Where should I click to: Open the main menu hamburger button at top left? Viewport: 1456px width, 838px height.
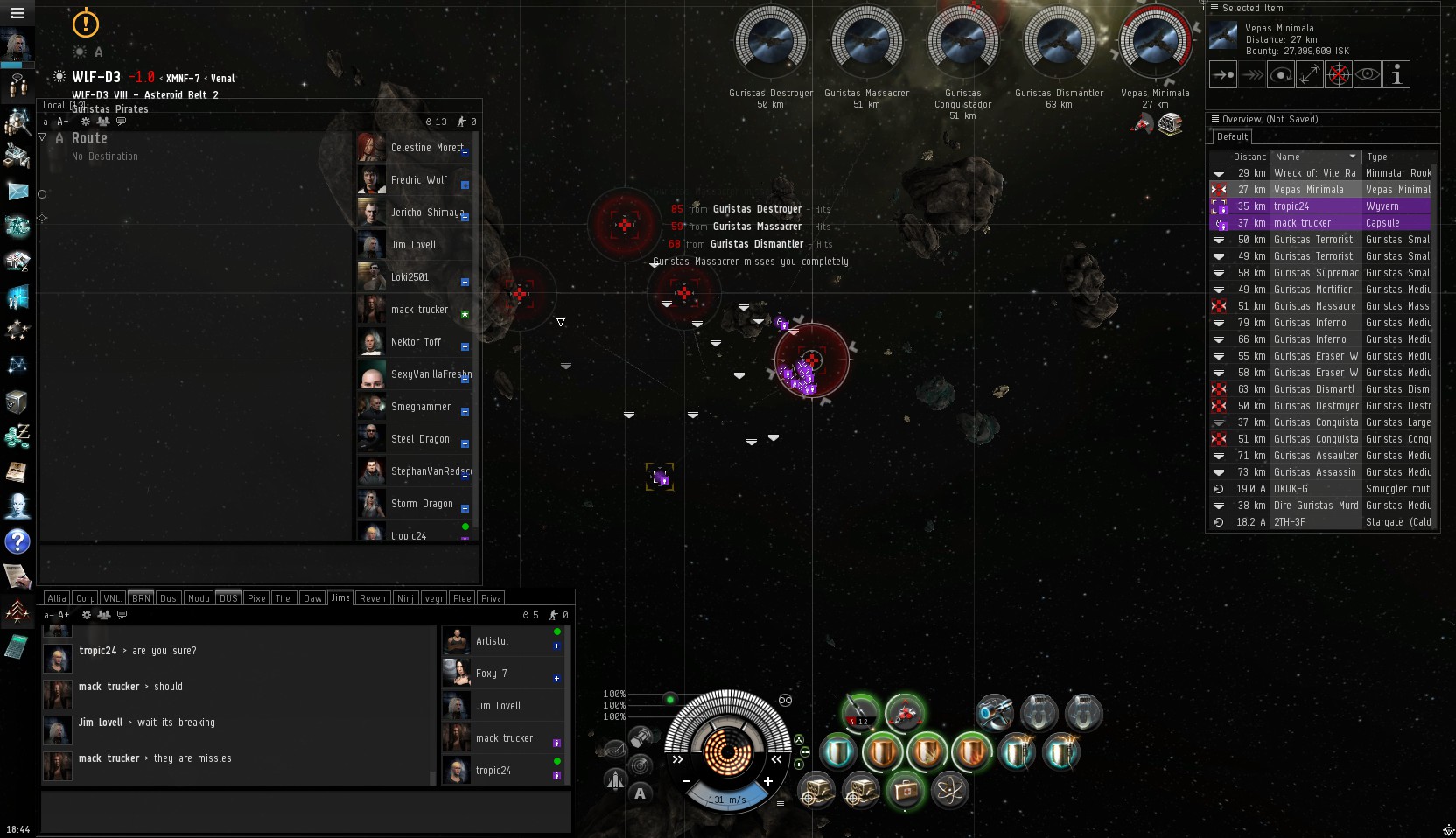coord(17,13)
